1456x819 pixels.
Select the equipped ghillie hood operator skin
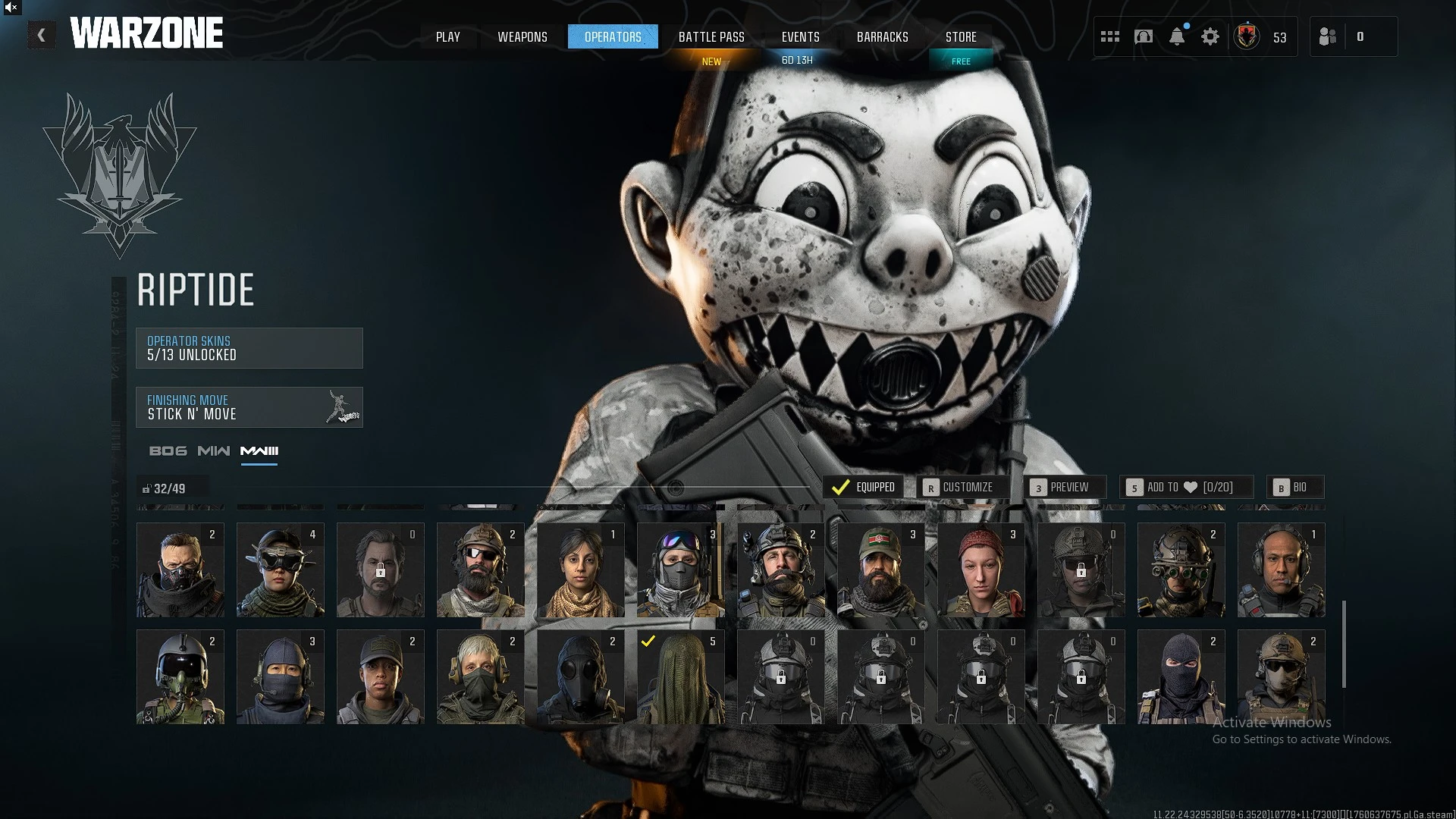[680, 676]
